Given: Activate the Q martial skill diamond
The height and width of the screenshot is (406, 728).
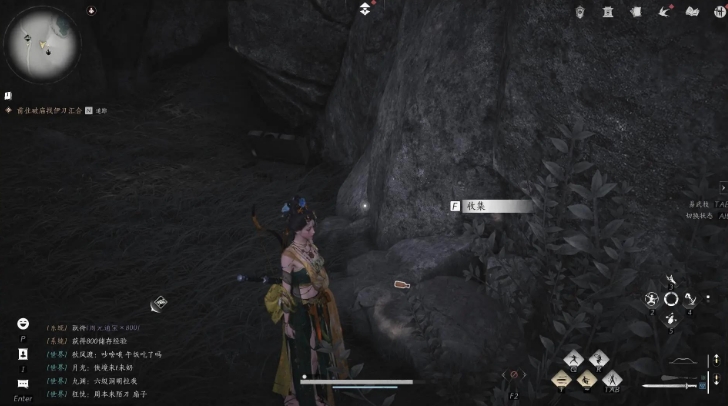Looking at the screenshot, I should coord(573,359).
